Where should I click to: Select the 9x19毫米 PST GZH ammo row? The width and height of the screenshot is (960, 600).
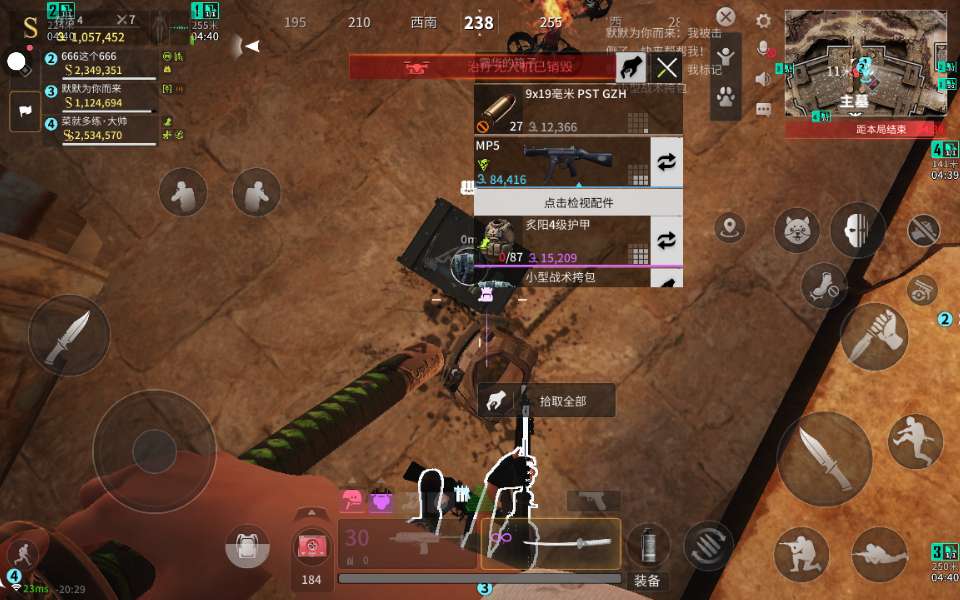(577, 110)
